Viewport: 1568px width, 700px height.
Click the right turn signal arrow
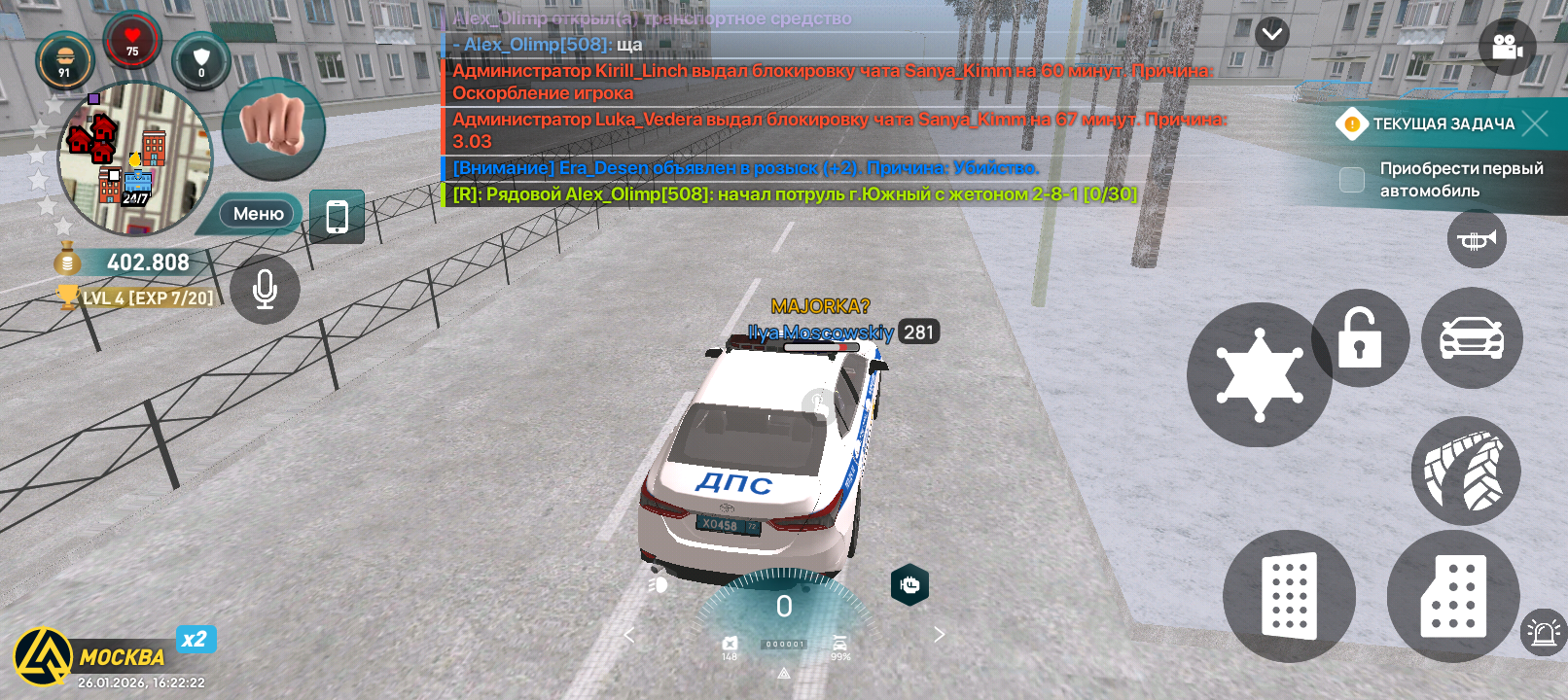pyautogui.click(x=939, y=635)
